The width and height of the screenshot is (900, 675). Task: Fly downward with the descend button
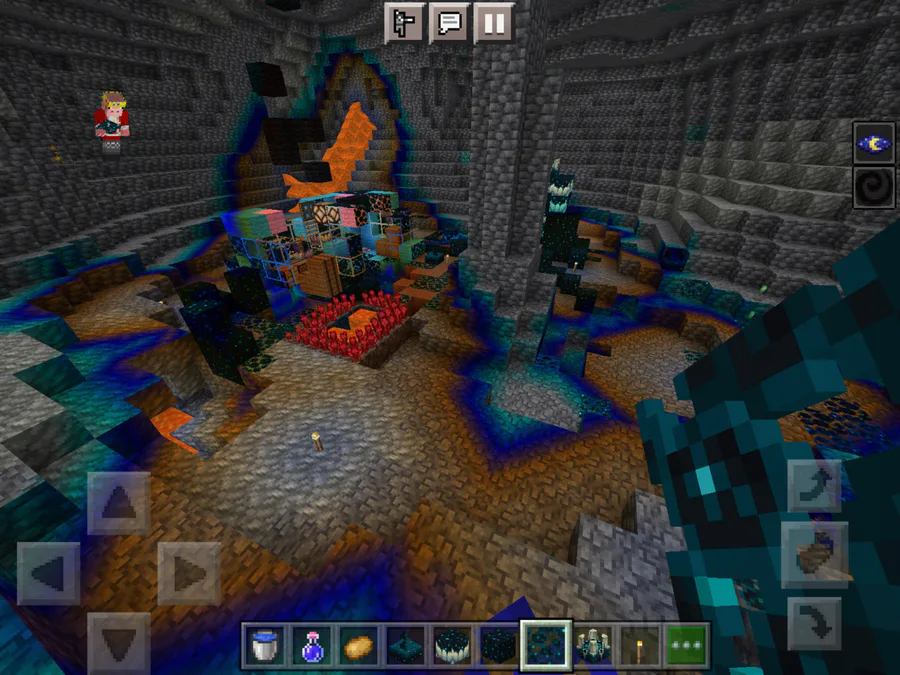815,621
